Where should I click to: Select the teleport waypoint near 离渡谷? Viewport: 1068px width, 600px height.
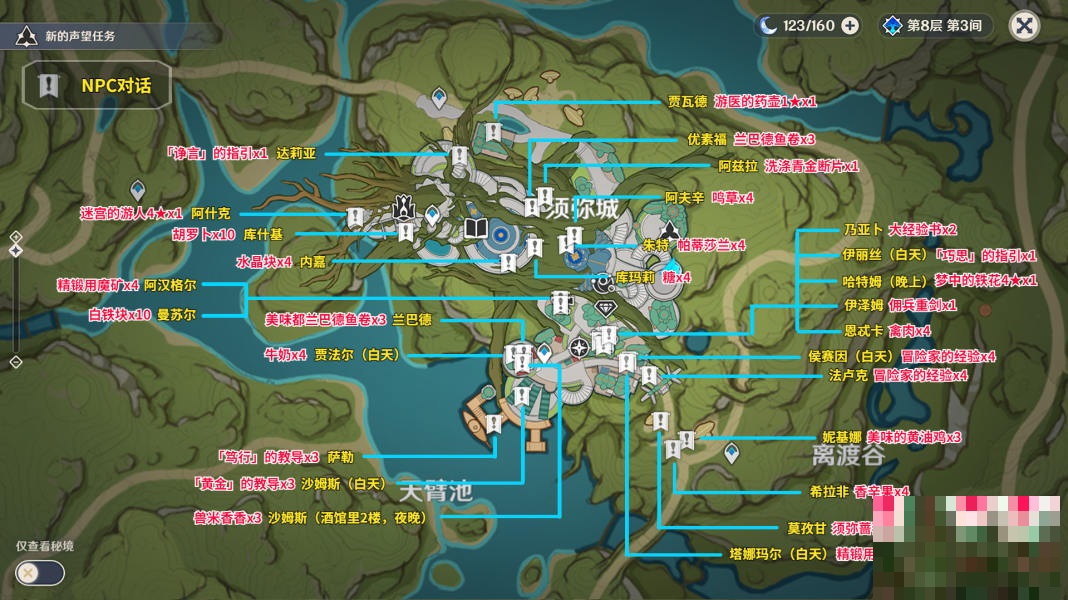(731, 452)
